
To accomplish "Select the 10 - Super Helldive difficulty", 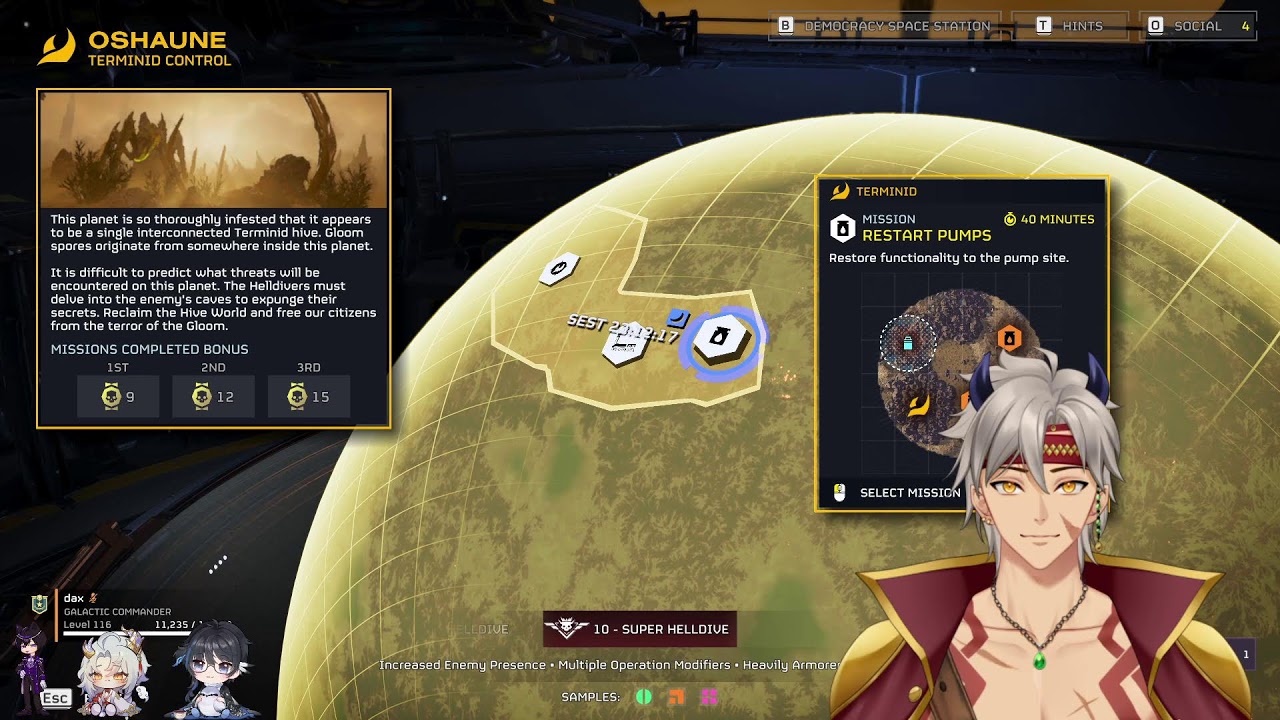I will 640,629.
